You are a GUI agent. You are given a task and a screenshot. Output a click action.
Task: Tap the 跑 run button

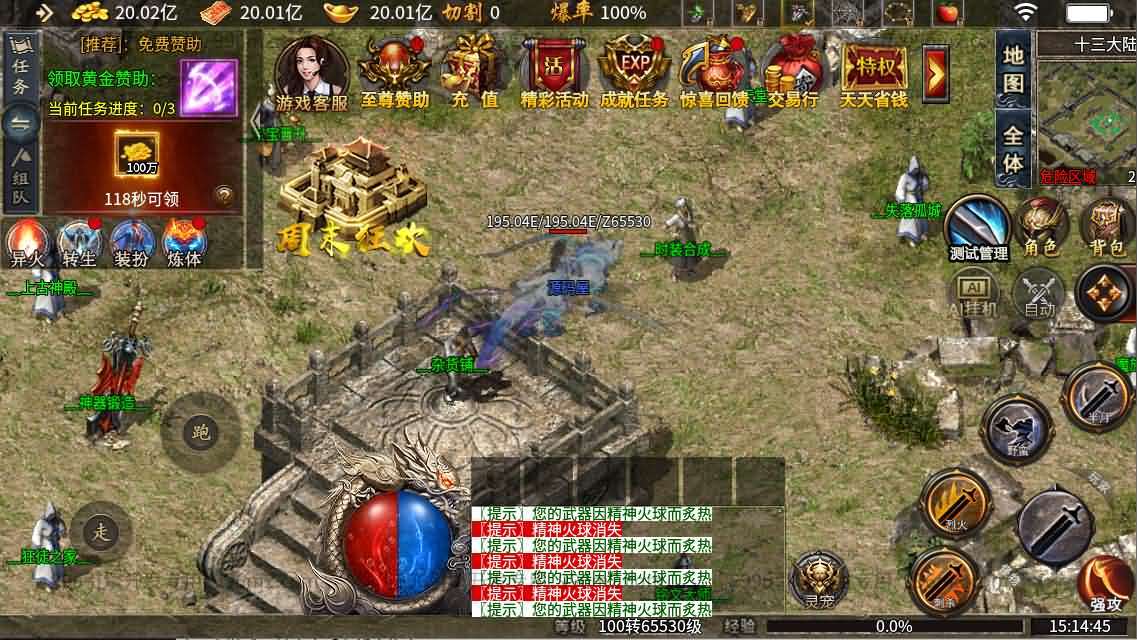tap(201, 431)
